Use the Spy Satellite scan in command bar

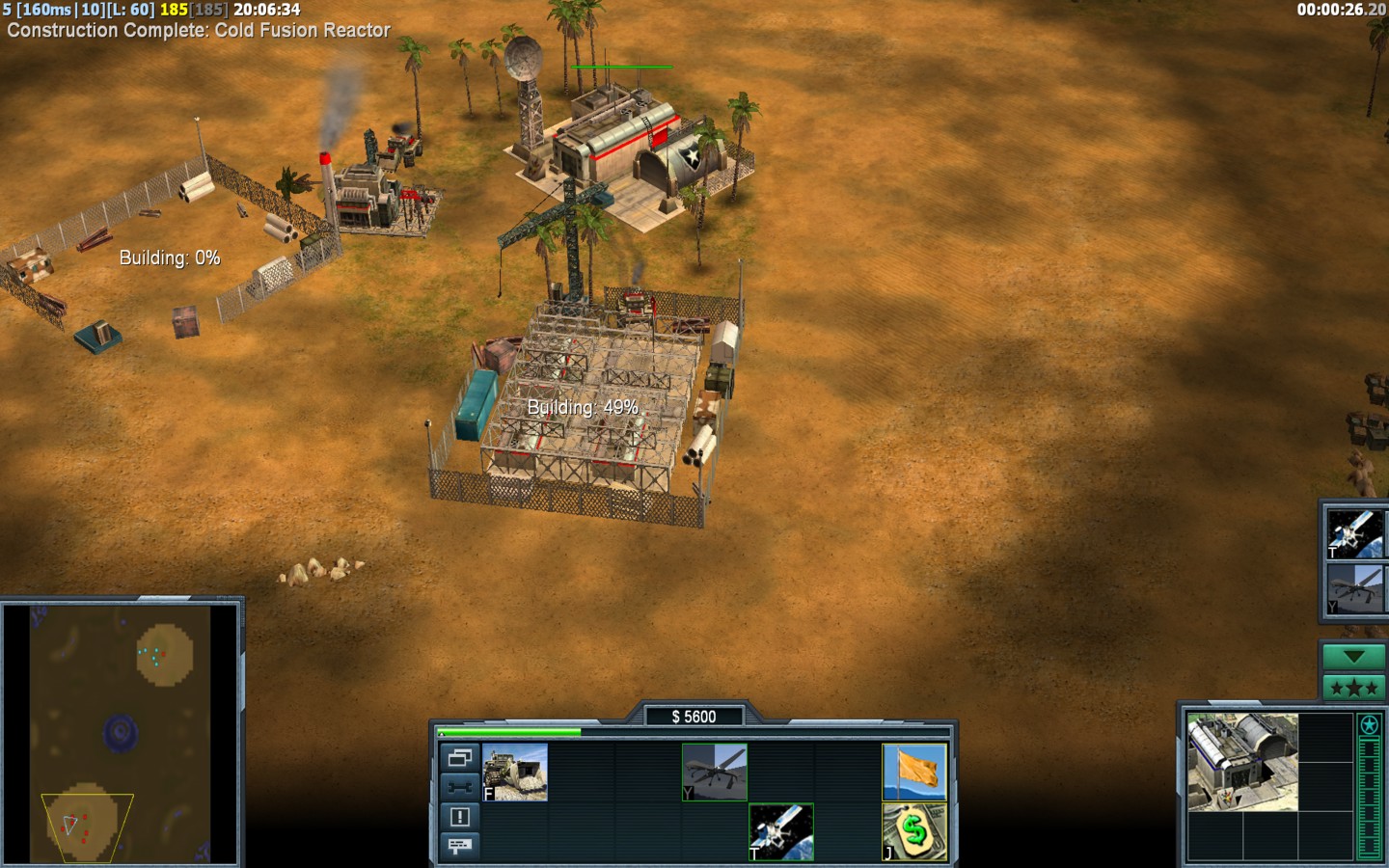[781, 831]
